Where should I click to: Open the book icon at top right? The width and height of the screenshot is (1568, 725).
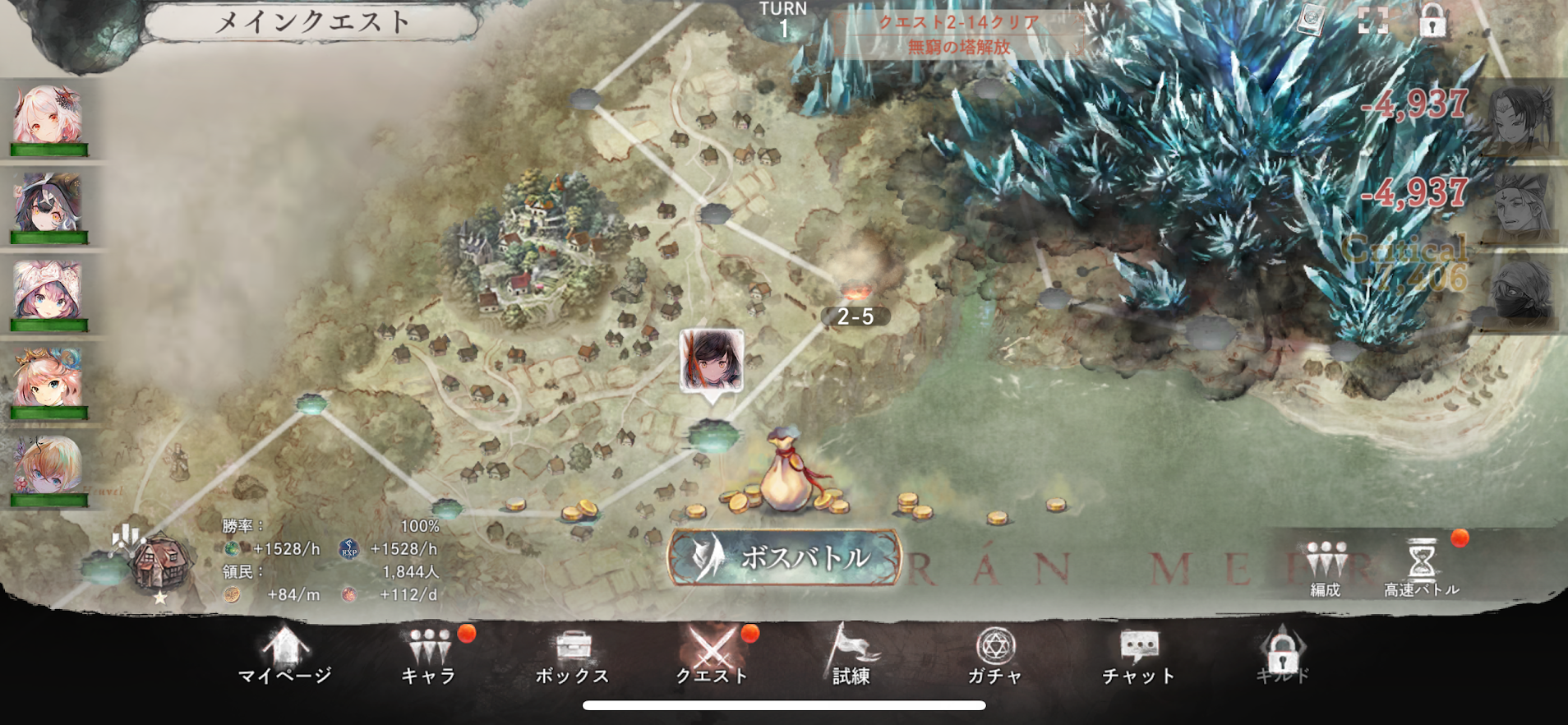pyautogui.click(x=1310, y=20)
